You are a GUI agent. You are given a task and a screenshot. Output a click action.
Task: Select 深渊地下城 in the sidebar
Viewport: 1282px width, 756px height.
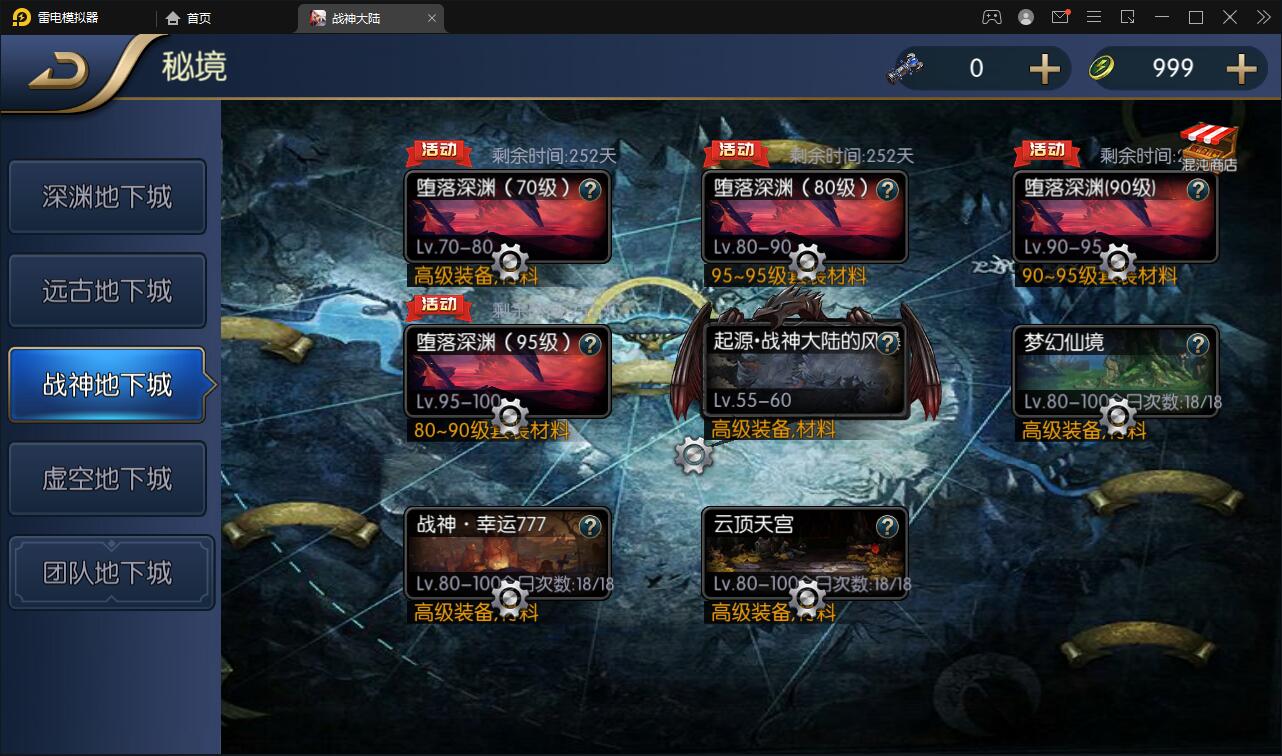click(x=108, y=196)
